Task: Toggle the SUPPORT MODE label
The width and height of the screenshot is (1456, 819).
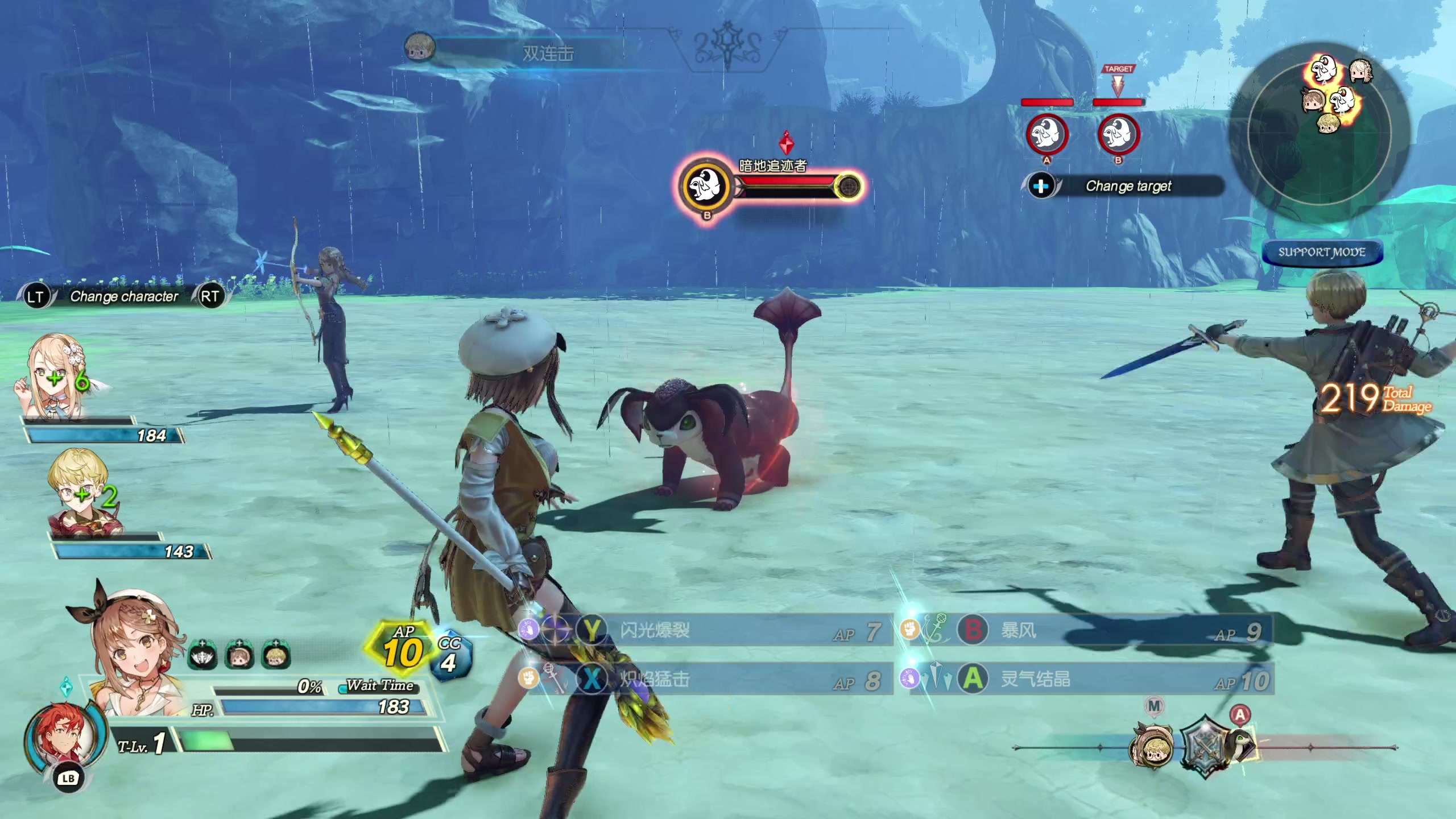Action: pos(1322,253)
